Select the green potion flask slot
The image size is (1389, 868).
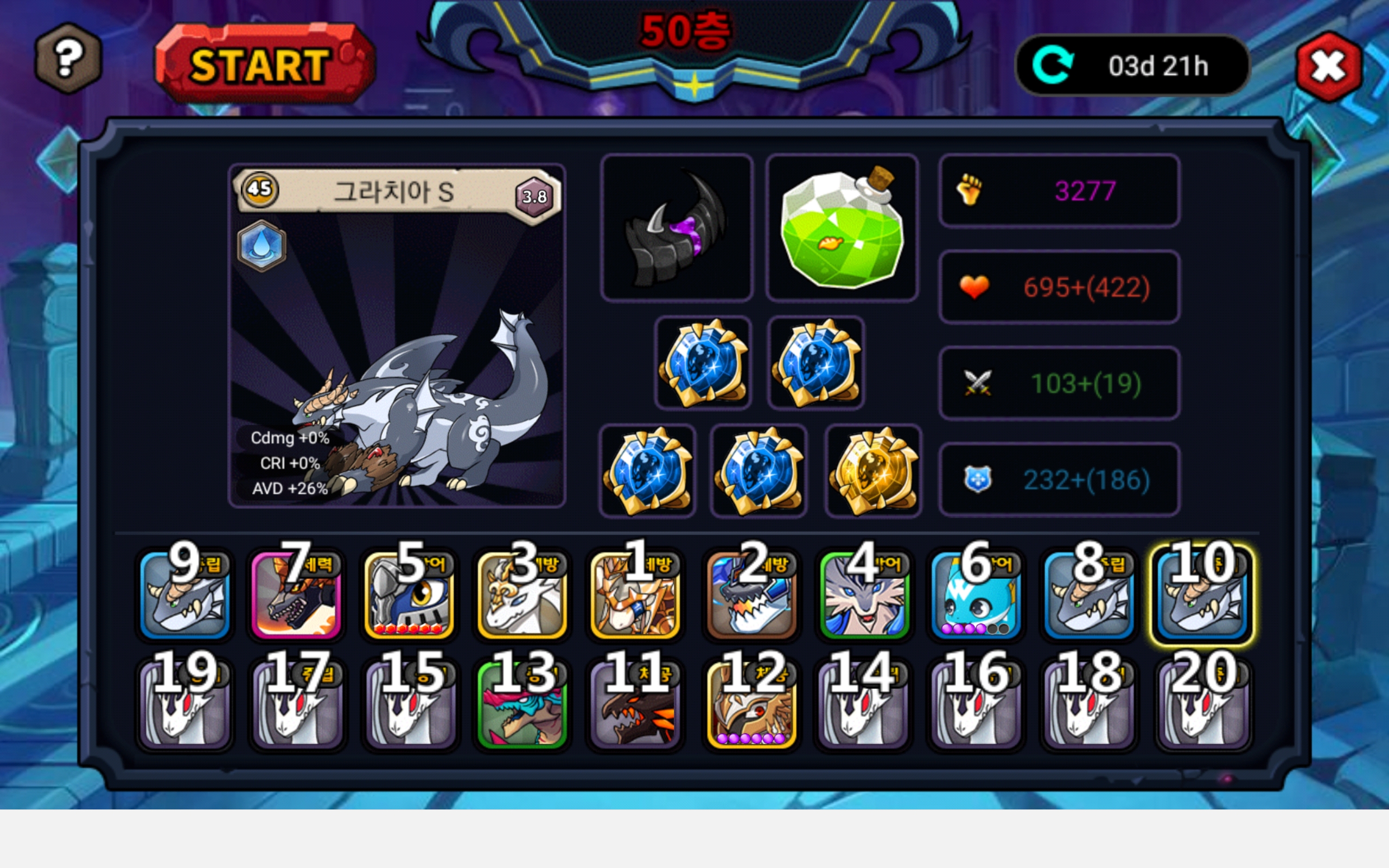(x=842, y=227)
